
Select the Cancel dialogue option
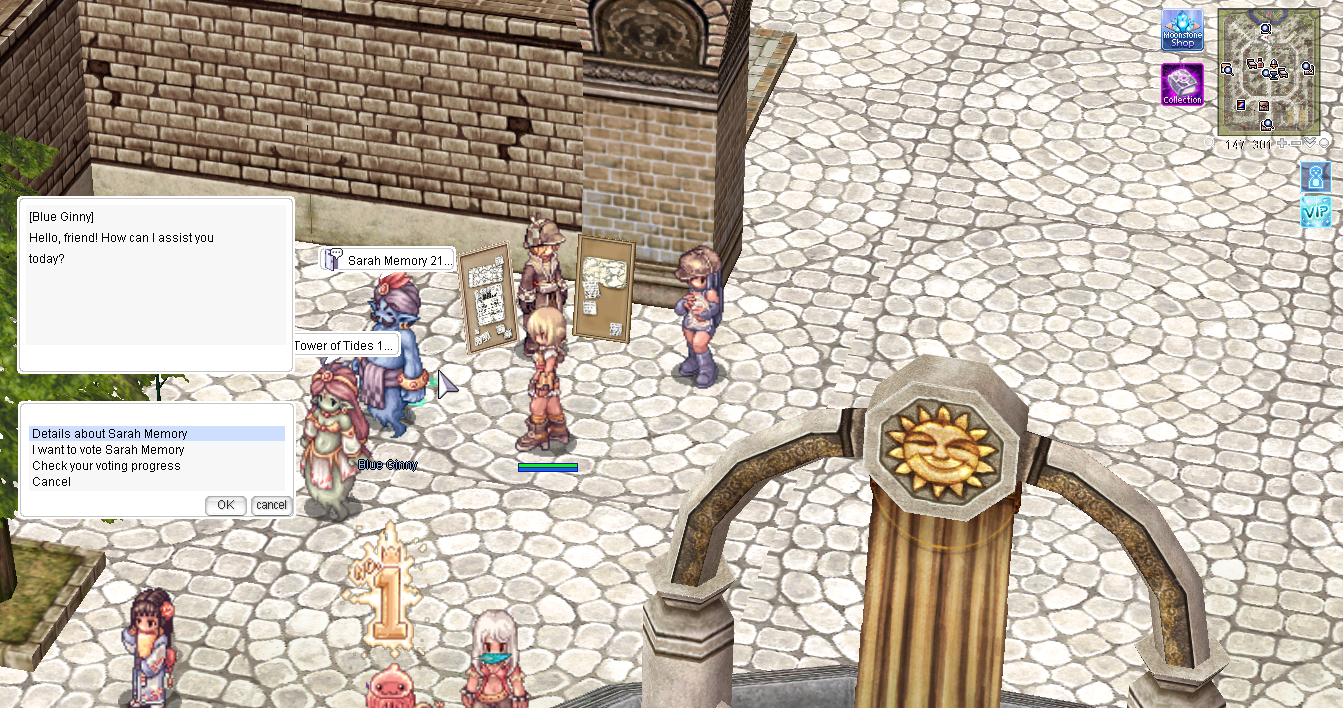tap(51, 482)
